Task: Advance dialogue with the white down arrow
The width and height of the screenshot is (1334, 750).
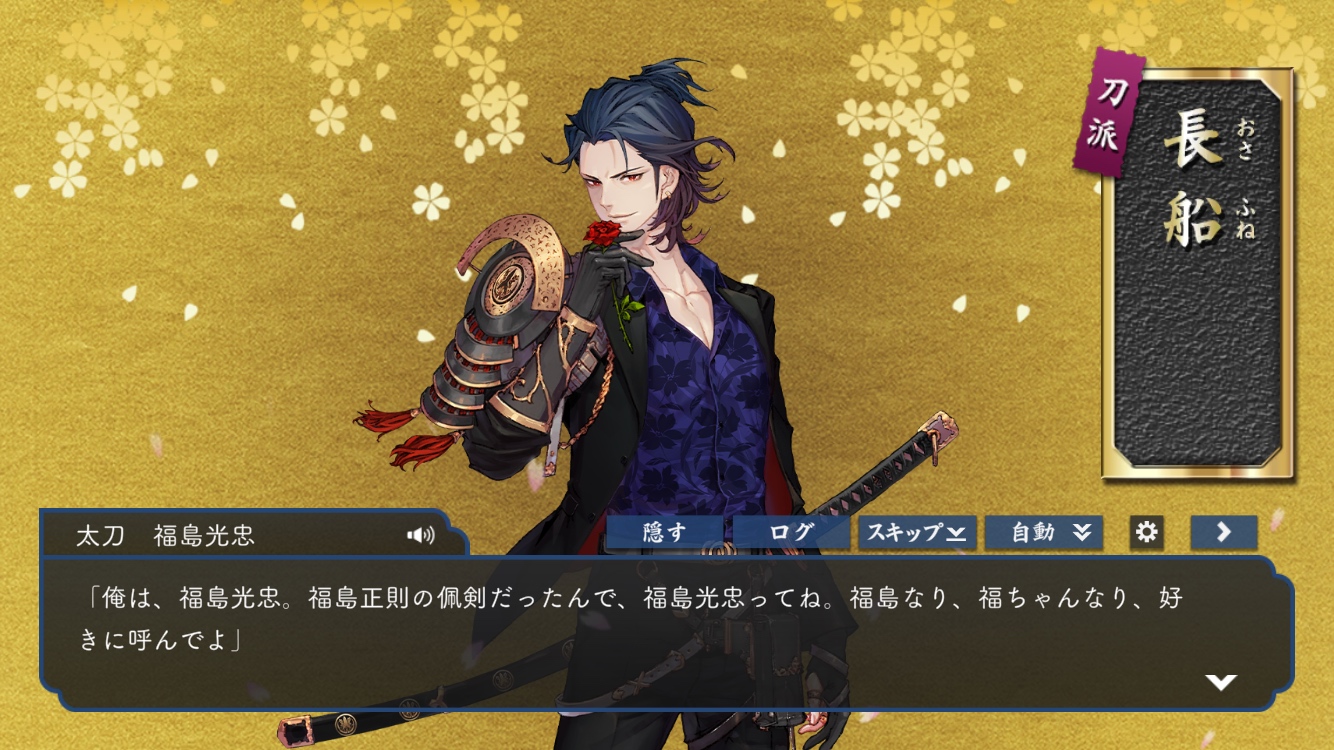Action: coord(1220,682)
